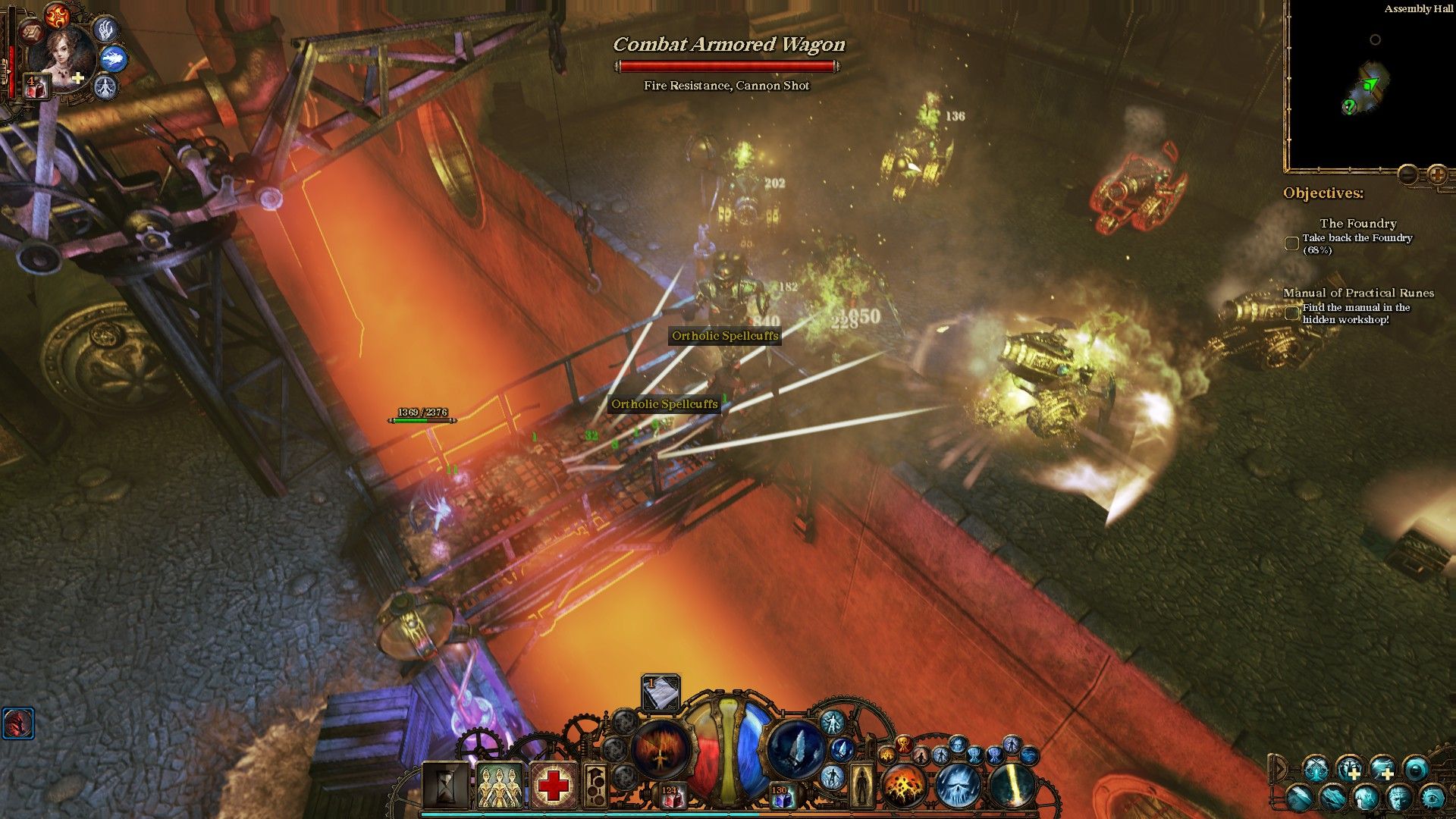Image resolution: width=1456 pixels, height=819 pixels.
Task: Toggle the Manual of Practical Runes objective checkbox
Action: coord(1291,312)
